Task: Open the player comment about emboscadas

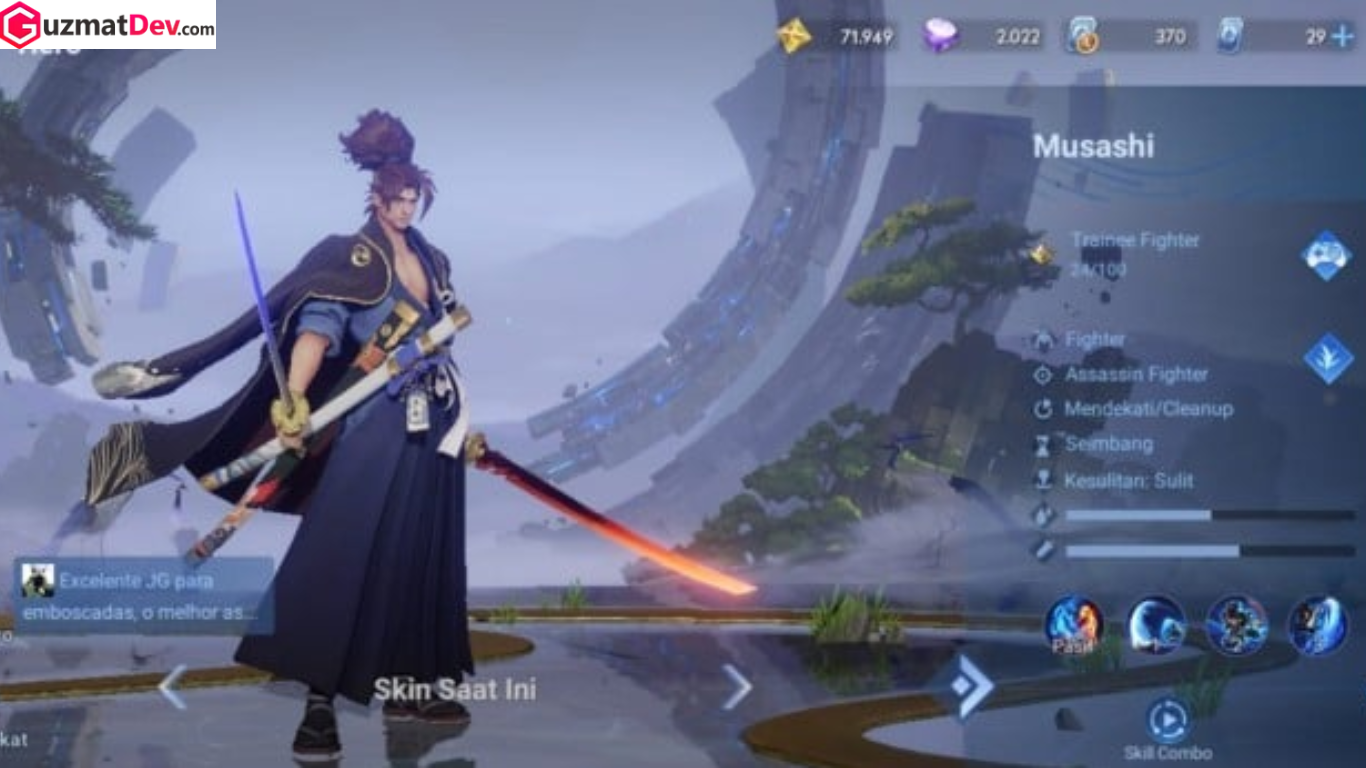Action: coord(144,595)
